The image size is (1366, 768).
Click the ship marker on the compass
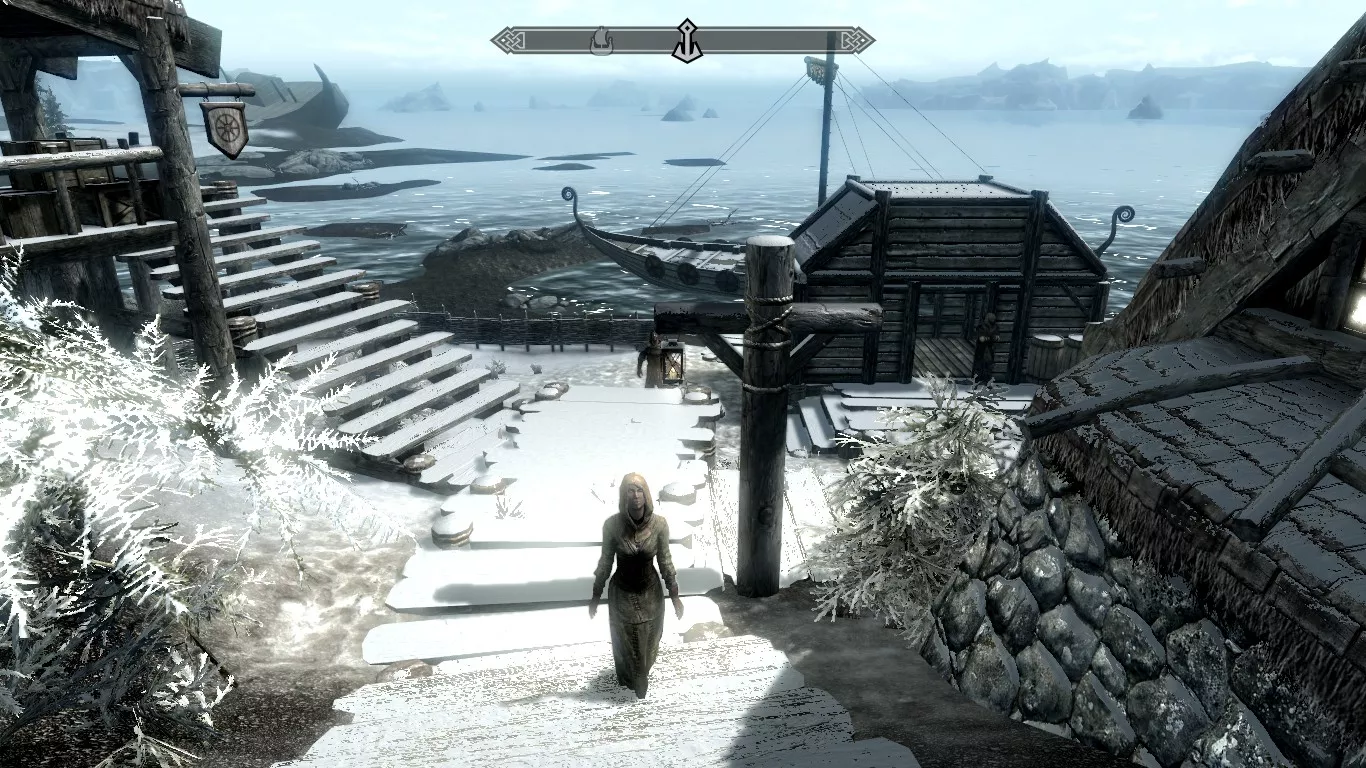[601, 41]
